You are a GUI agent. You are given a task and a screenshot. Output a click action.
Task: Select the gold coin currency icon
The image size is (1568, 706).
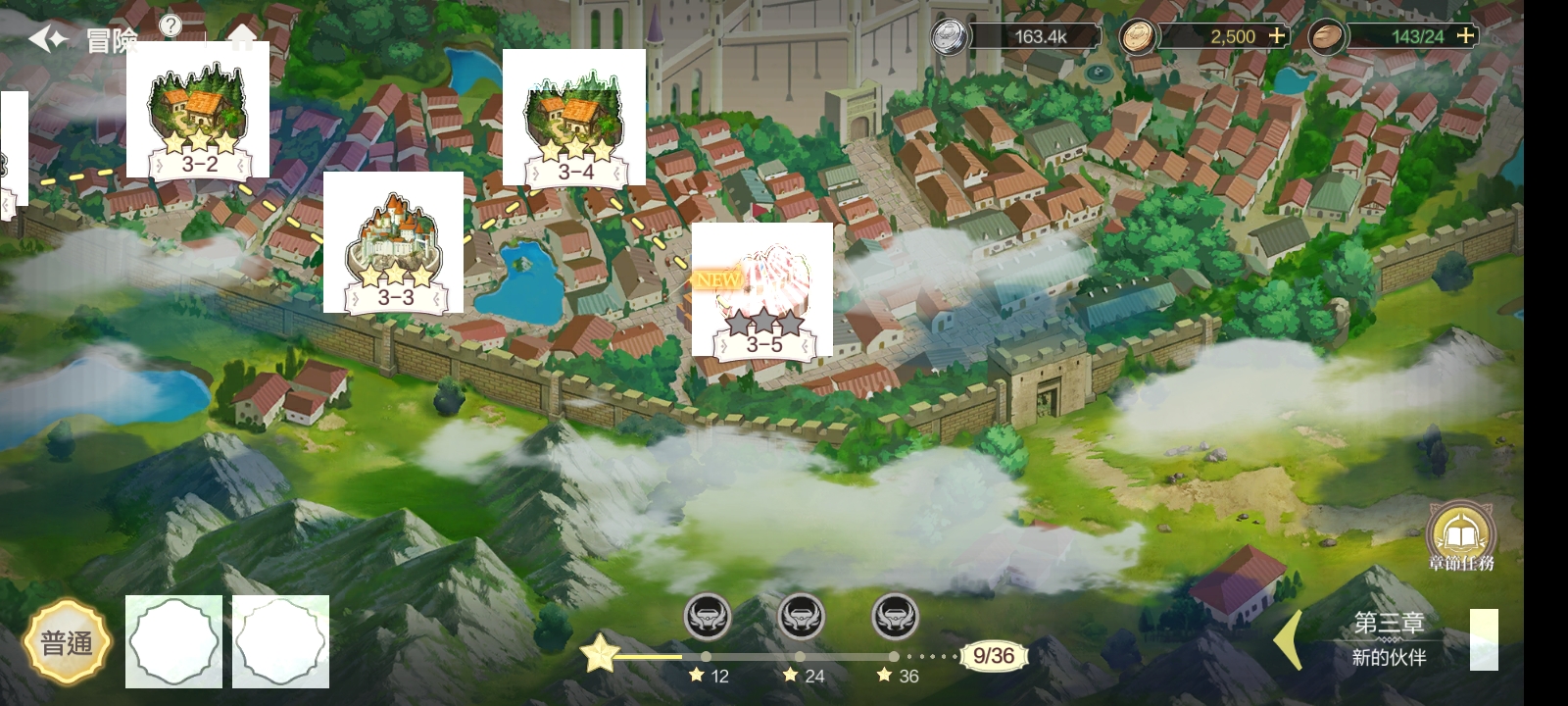click(x=1137, y=35)
